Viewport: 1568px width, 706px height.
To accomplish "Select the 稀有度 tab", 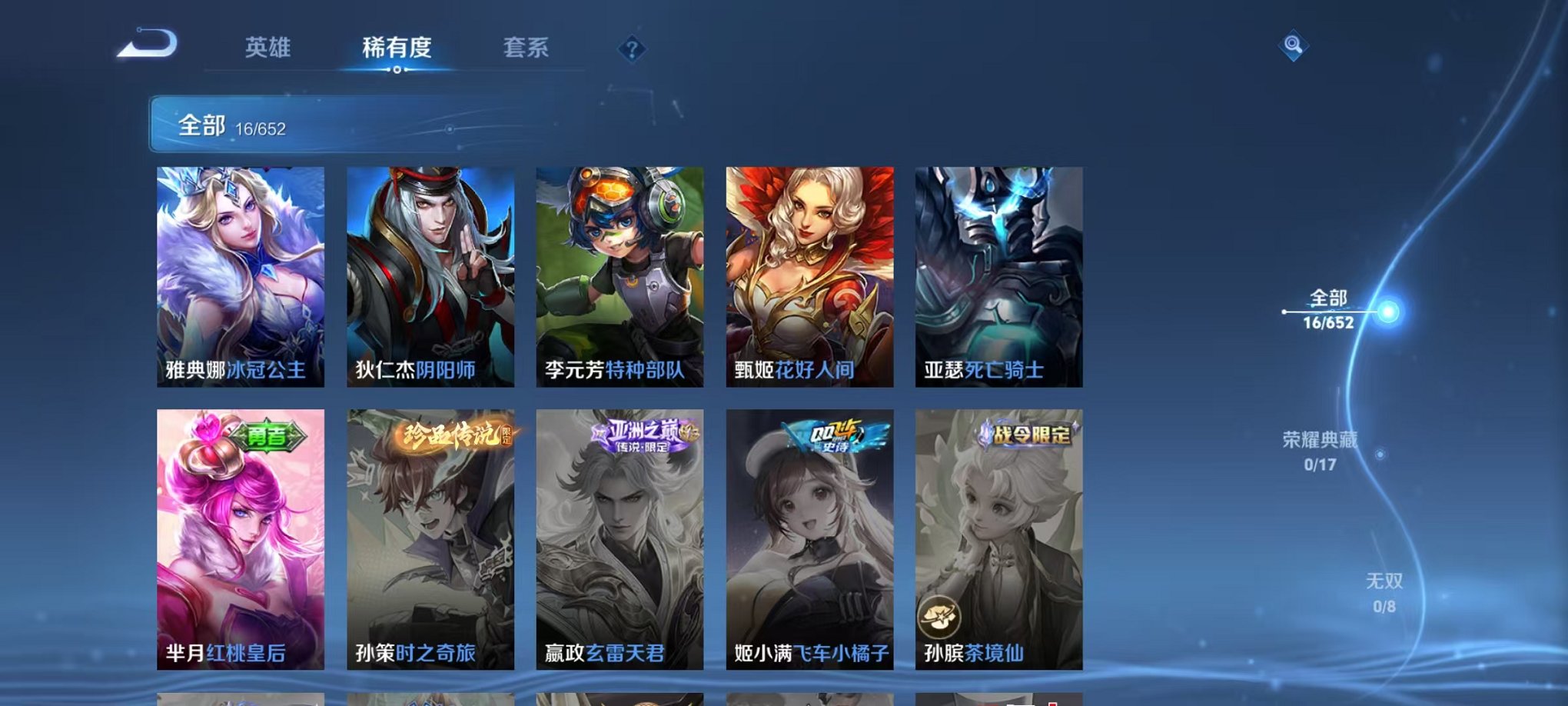I will point(396,48).
